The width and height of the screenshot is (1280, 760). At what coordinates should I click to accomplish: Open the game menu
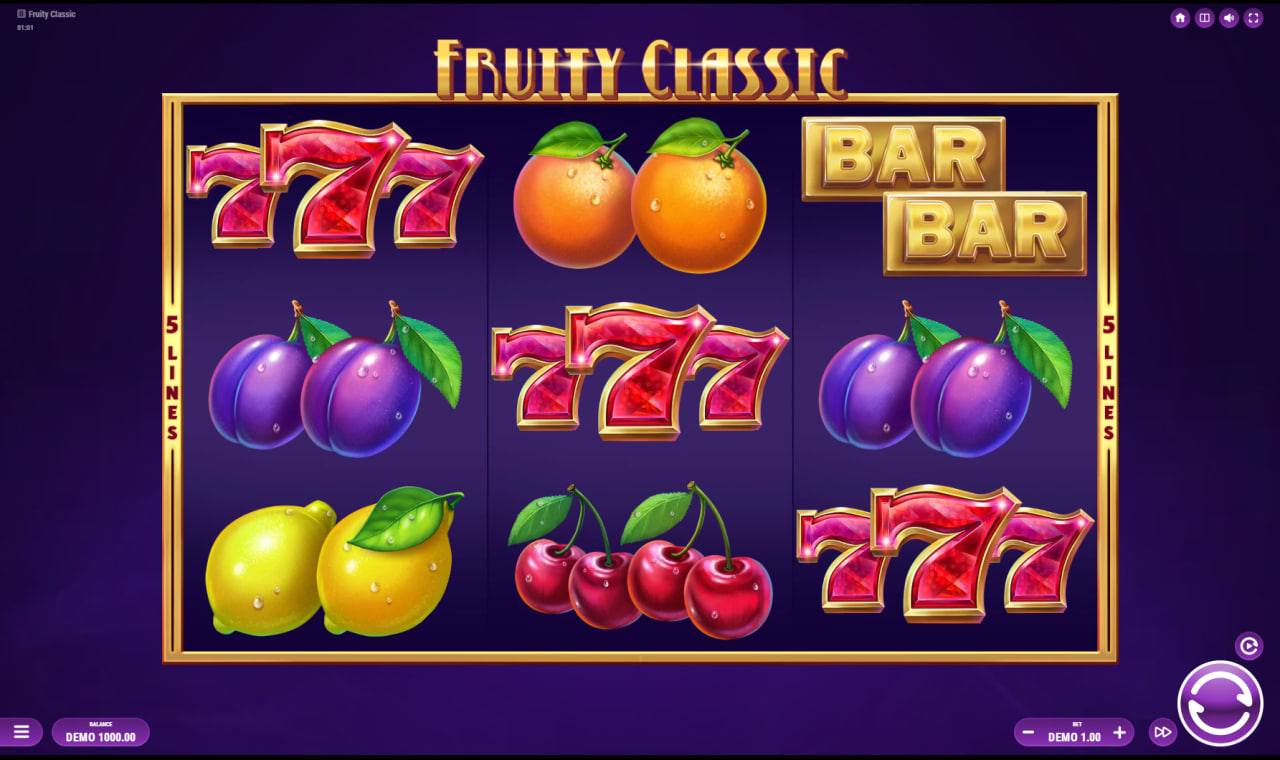pyautogui.click(x=21, y=732)
